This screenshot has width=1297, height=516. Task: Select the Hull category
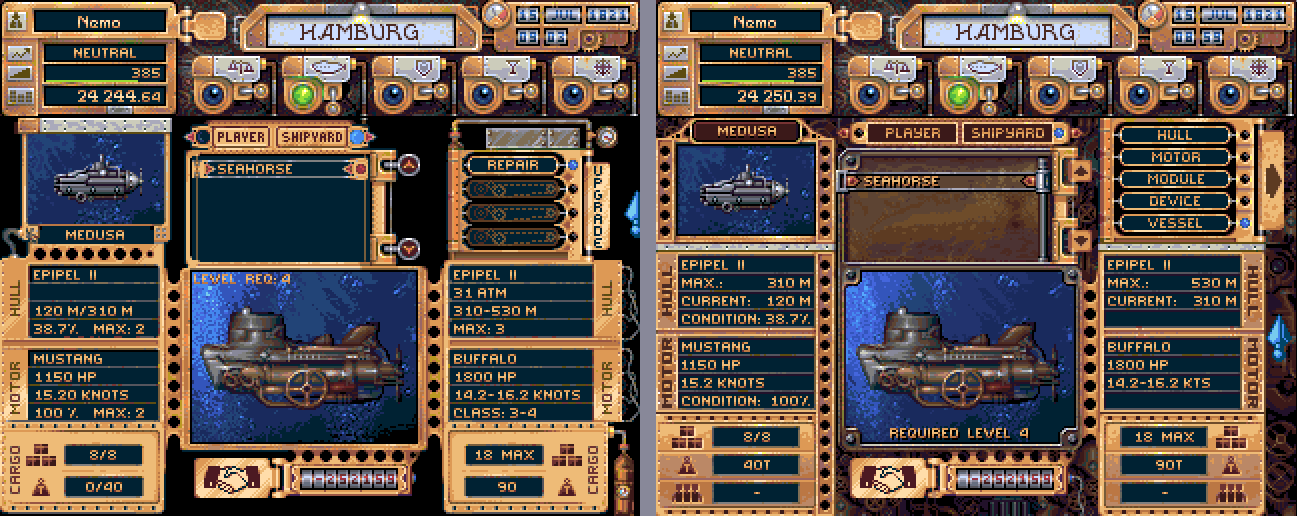1175,135
